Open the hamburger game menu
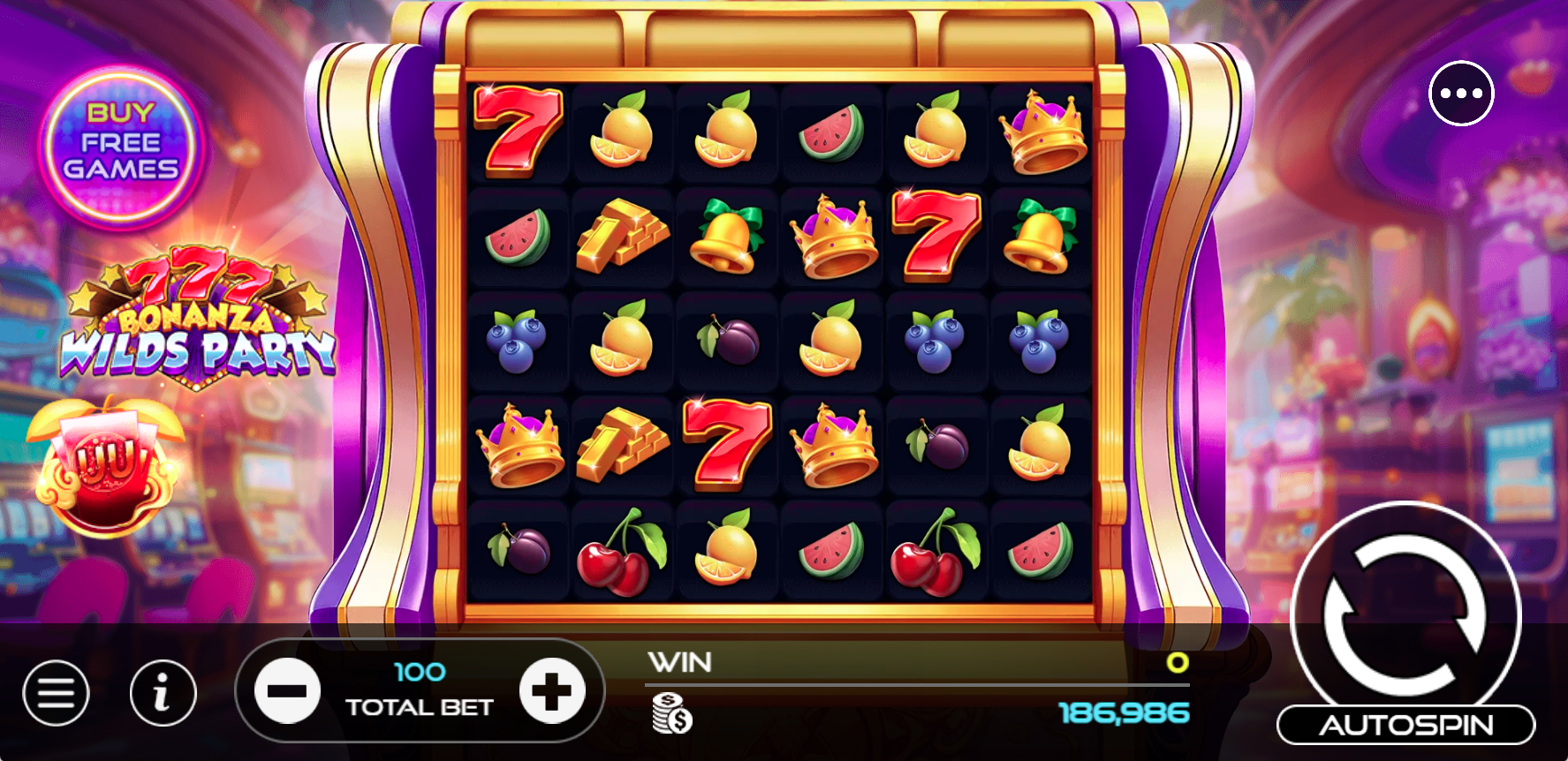The height and width of the screenshot is (761, 1568). pyautogui.click(x=57, y=693)
